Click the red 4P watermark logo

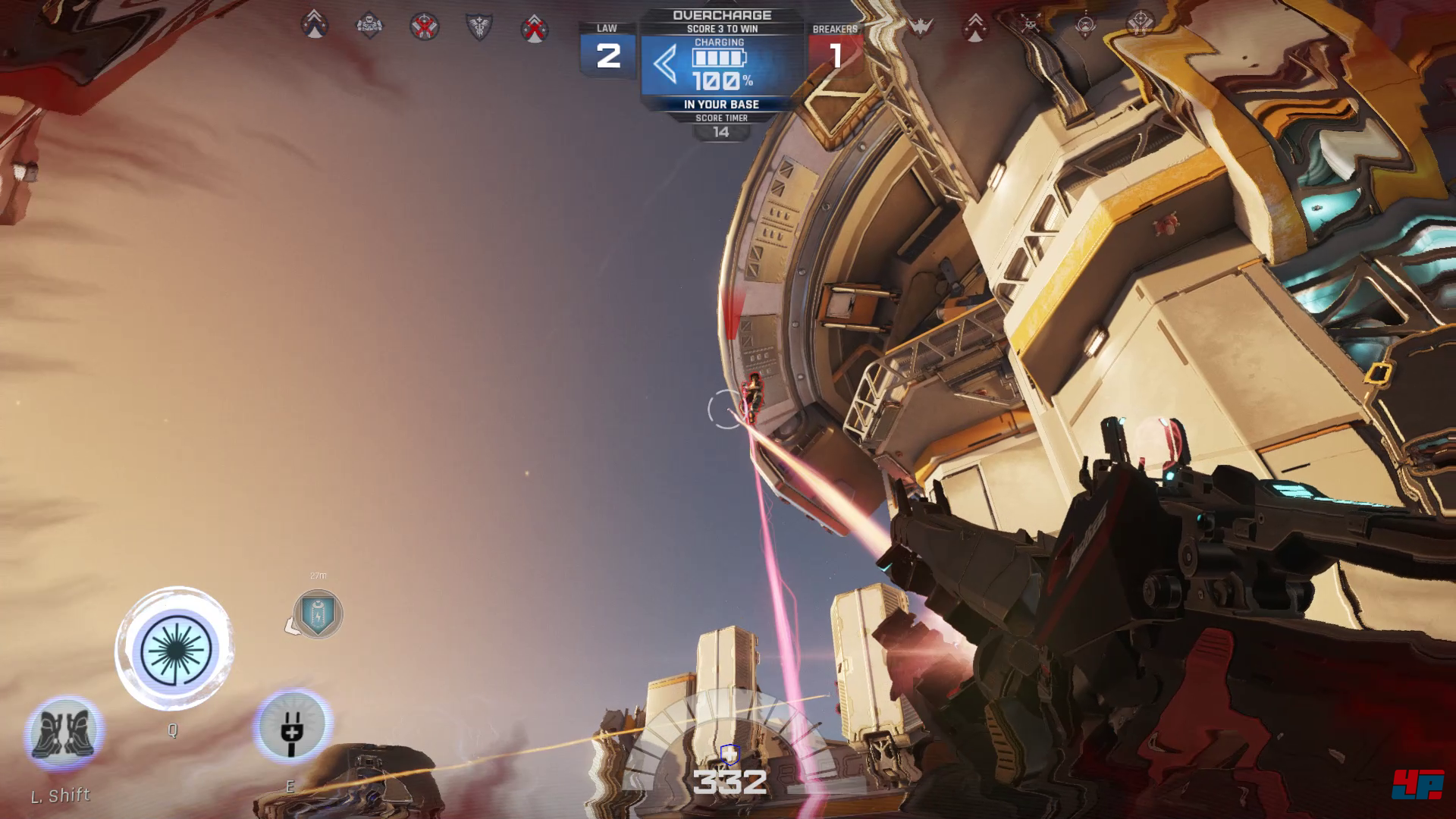tap(1417, 784)
